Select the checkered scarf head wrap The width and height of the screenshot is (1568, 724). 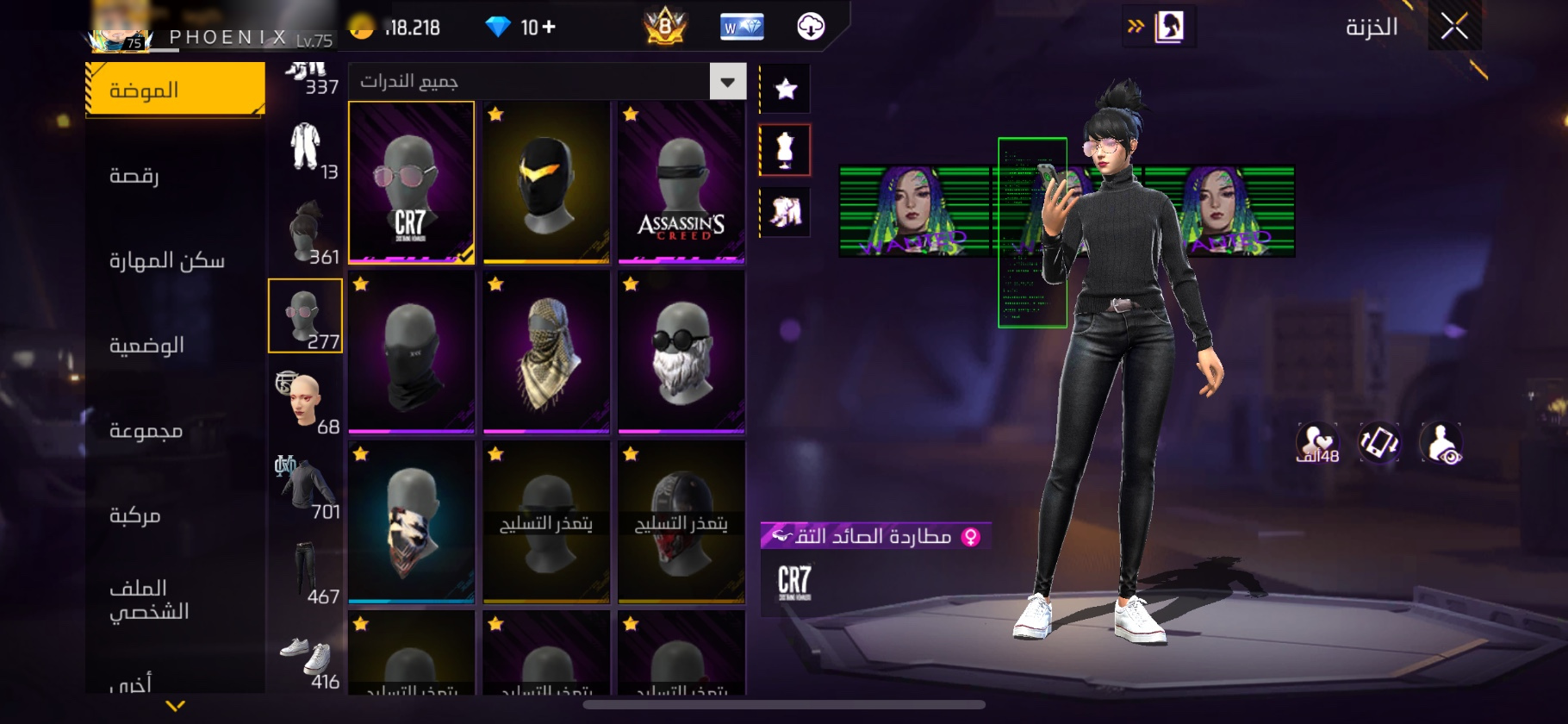coord(546,352)
